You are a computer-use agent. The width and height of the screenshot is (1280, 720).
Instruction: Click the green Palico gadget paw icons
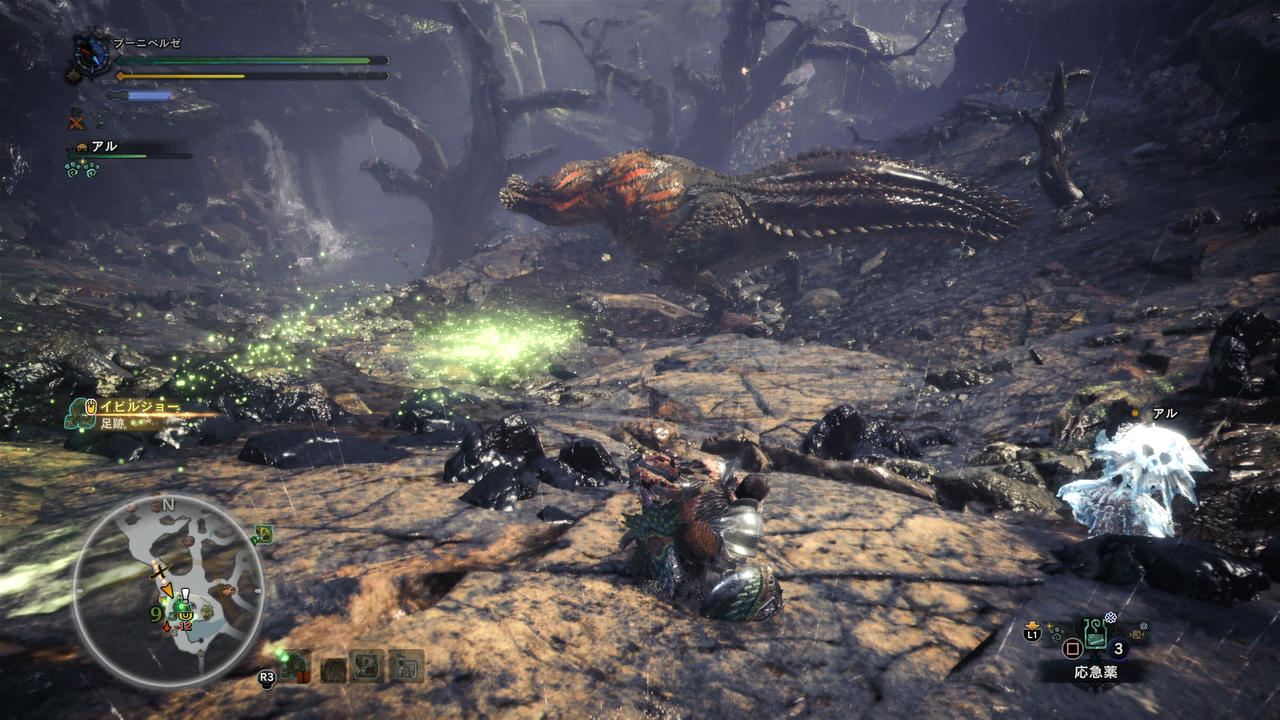tap(82, 169)
